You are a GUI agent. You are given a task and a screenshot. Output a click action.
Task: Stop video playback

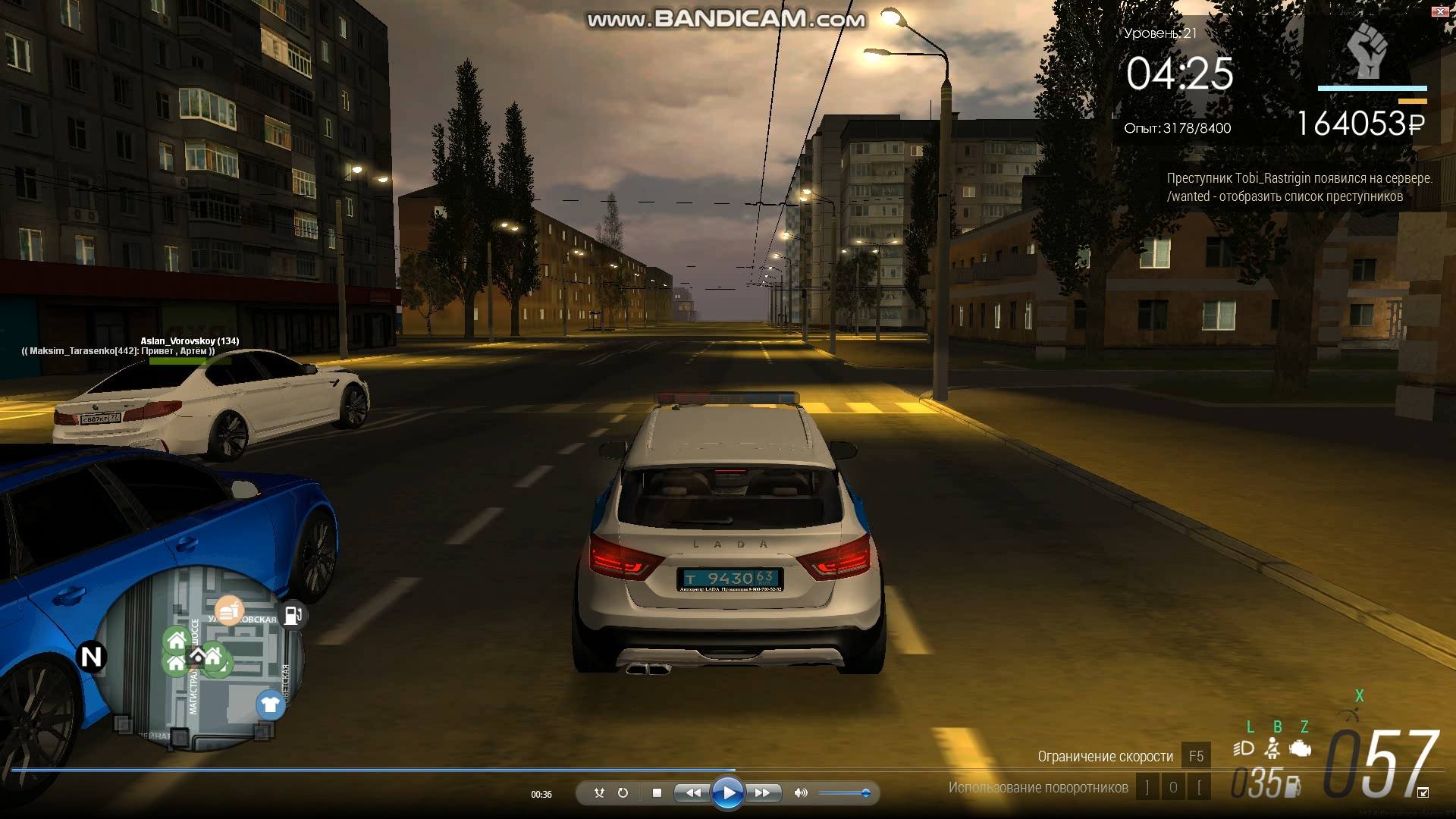[x=657, y=793]
